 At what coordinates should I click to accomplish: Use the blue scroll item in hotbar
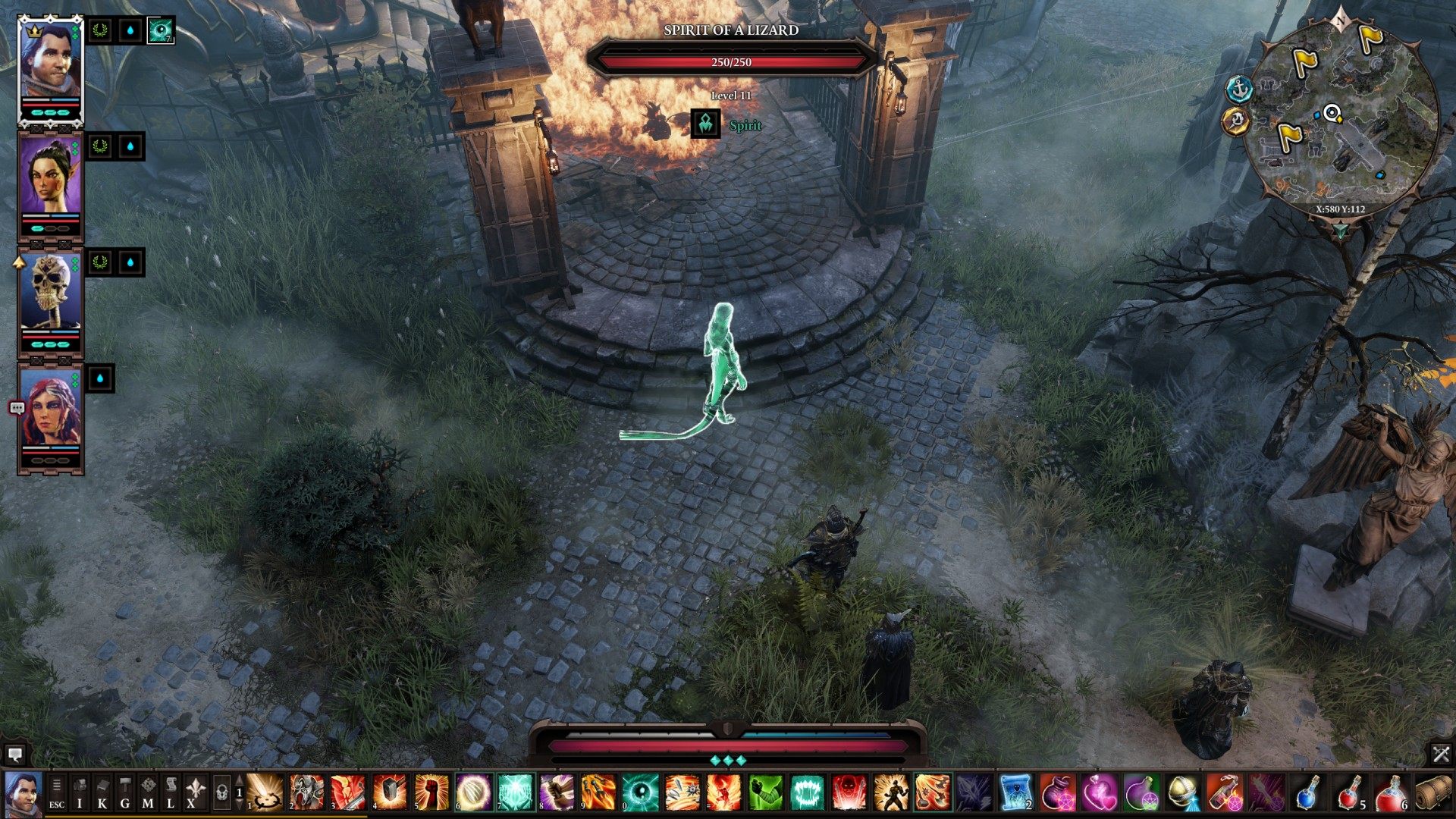click(x=1015, y=792)
